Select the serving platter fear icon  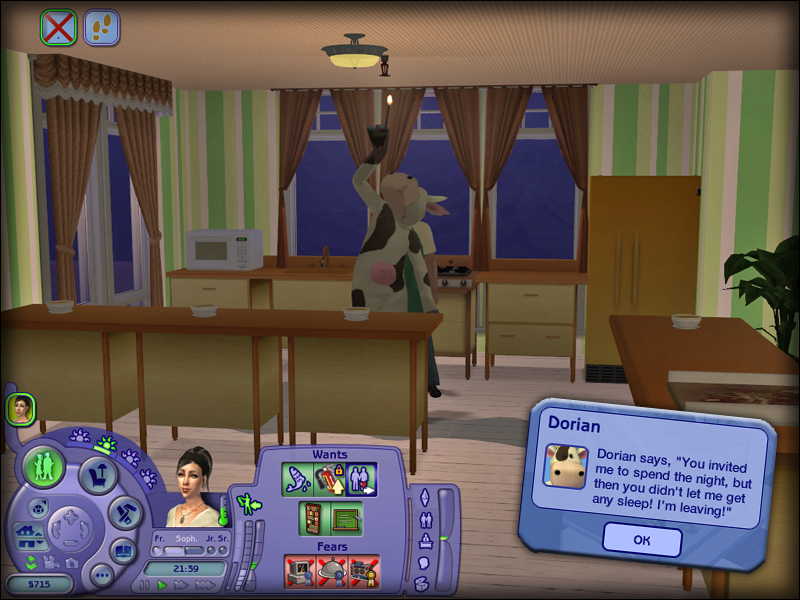coord(331,572)
